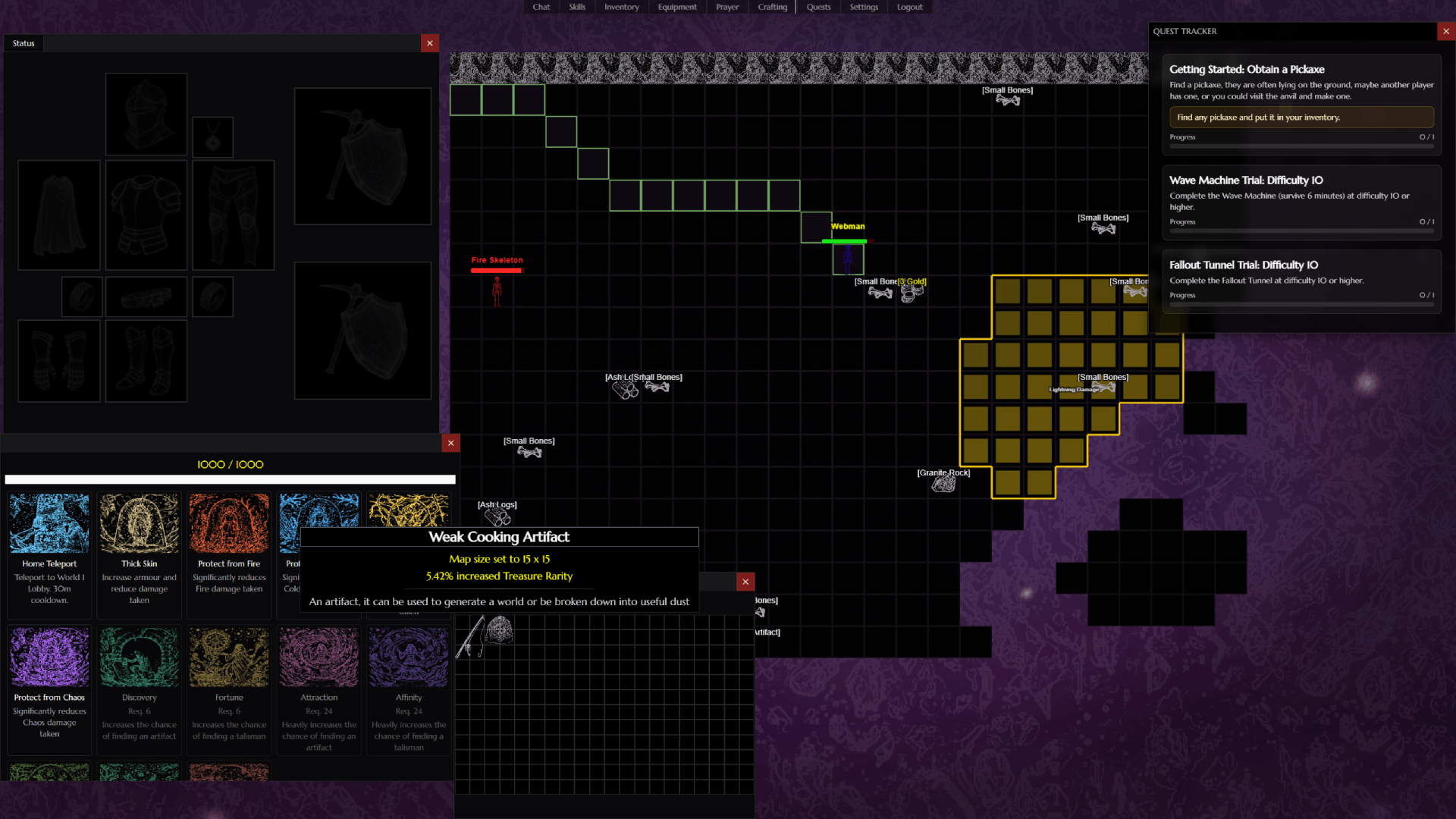Expand the Wave Machine Trial quest details

pyautogui.click(x=1245, y=180)
